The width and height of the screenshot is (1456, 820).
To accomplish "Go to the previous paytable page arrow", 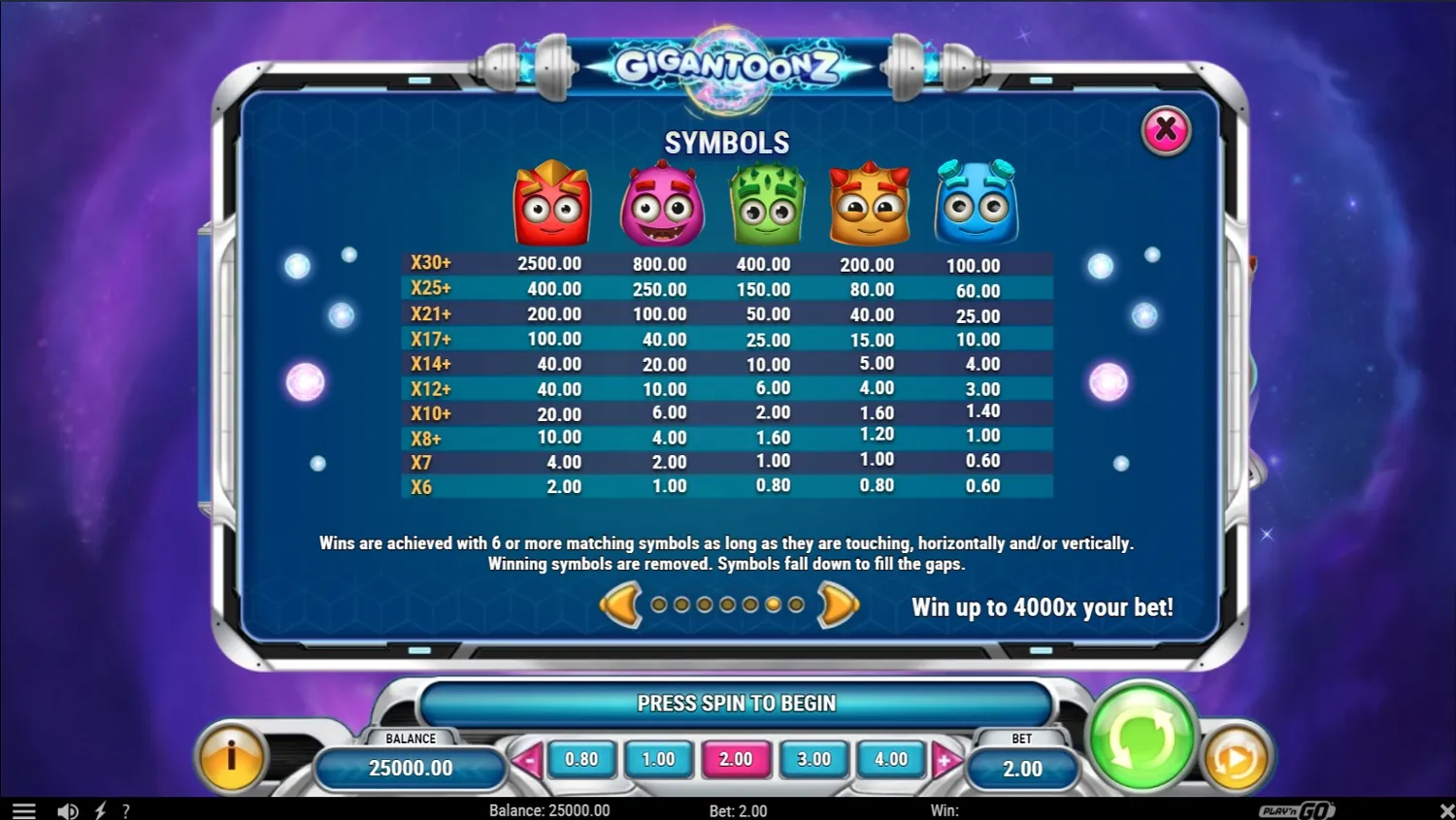I will click(x=621, y=605).
